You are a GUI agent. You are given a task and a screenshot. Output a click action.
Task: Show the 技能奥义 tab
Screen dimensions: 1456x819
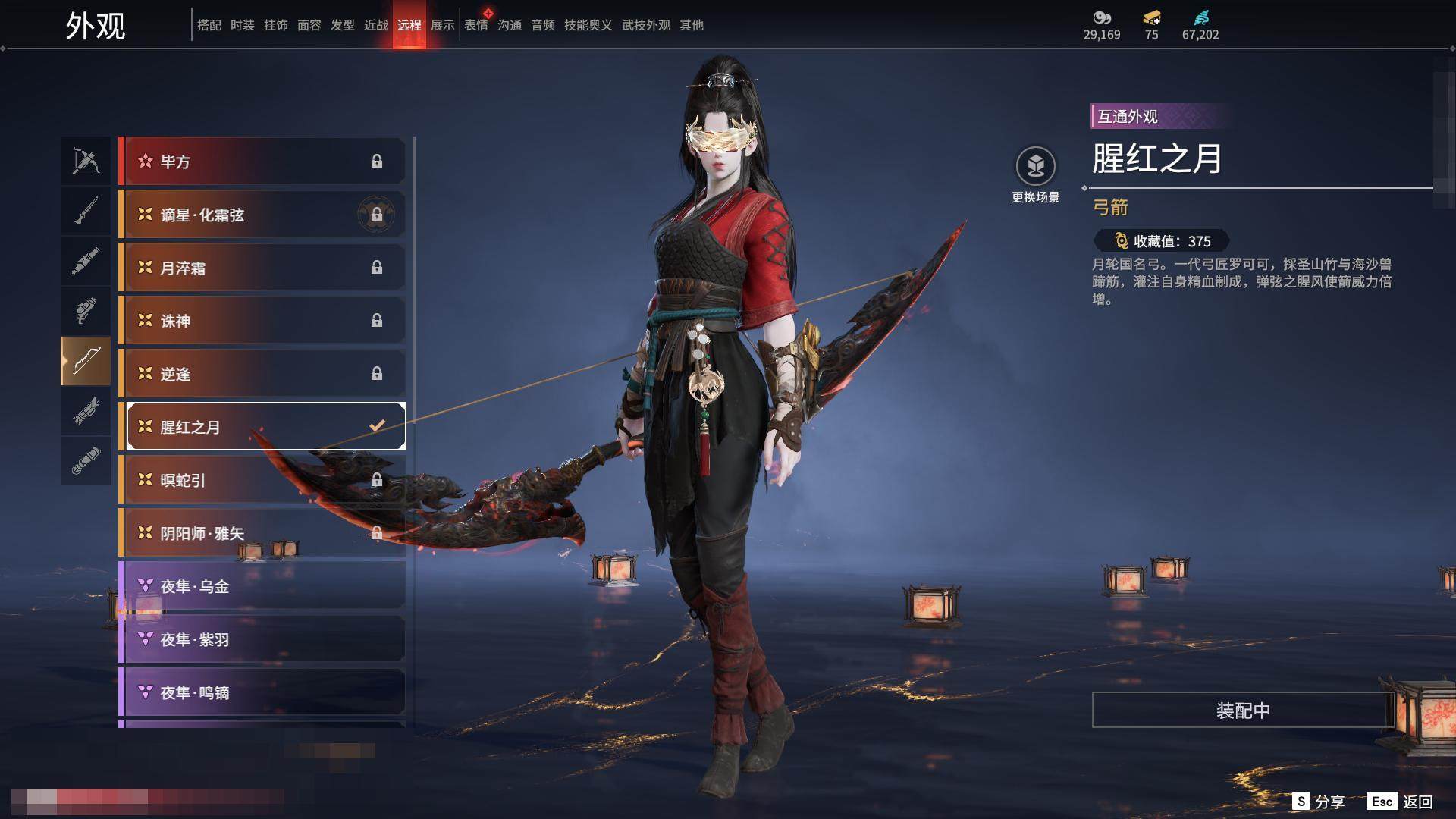click(588, 25)
